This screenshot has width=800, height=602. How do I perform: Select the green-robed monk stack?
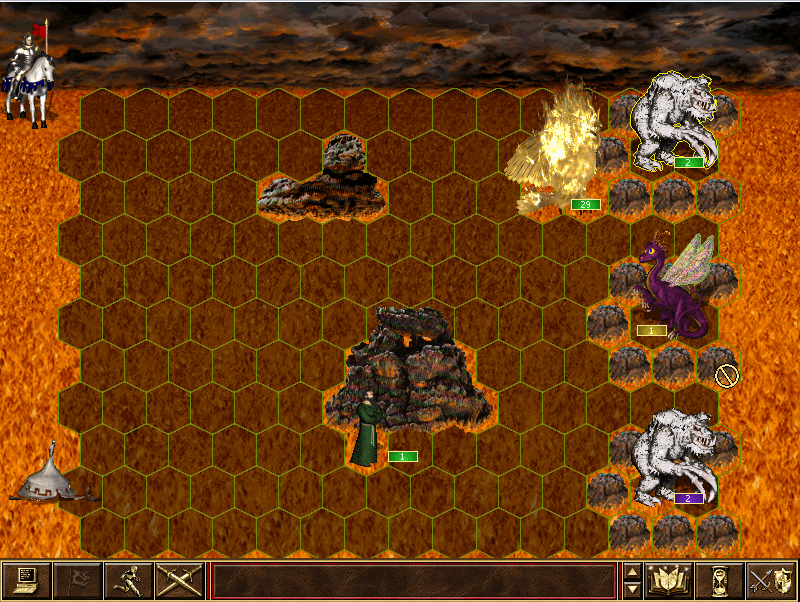(x=367, y=432)
